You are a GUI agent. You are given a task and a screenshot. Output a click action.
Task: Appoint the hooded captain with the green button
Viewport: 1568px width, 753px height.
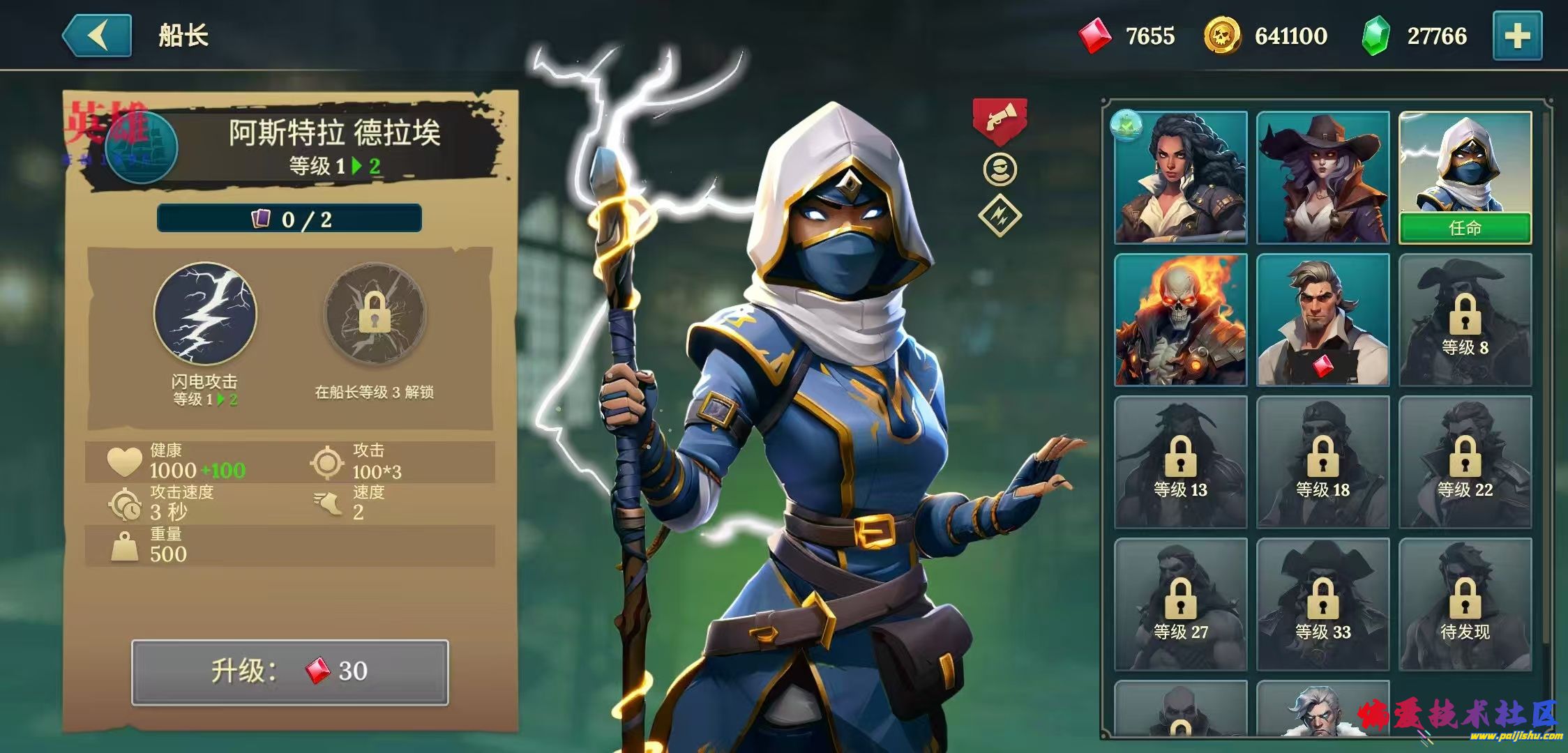point(1465,228)
